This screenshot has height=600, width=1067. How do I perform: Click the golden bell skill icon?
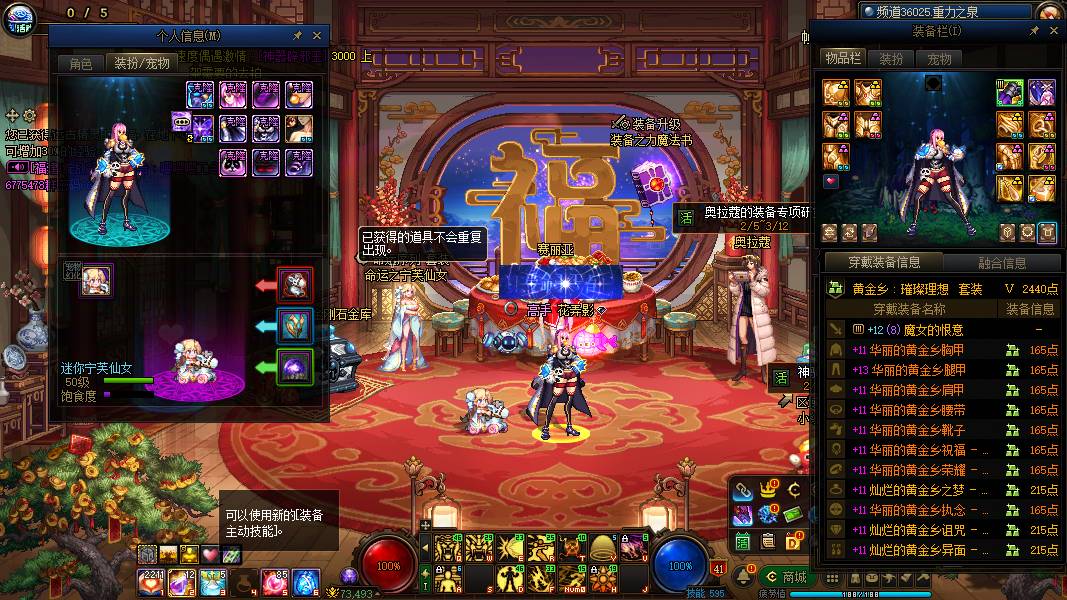(602, 547)
